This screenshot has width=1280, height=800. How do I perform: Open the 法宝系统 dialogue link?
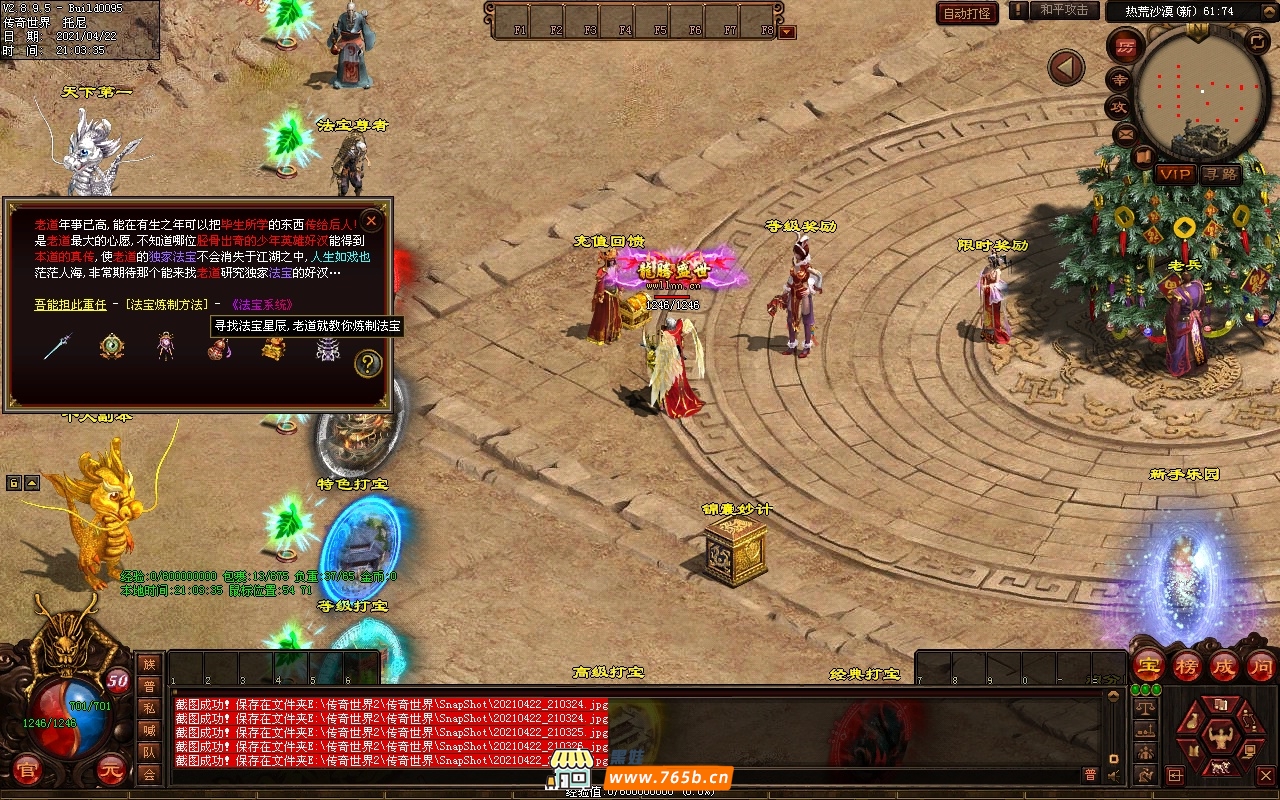tap(262, 304)
